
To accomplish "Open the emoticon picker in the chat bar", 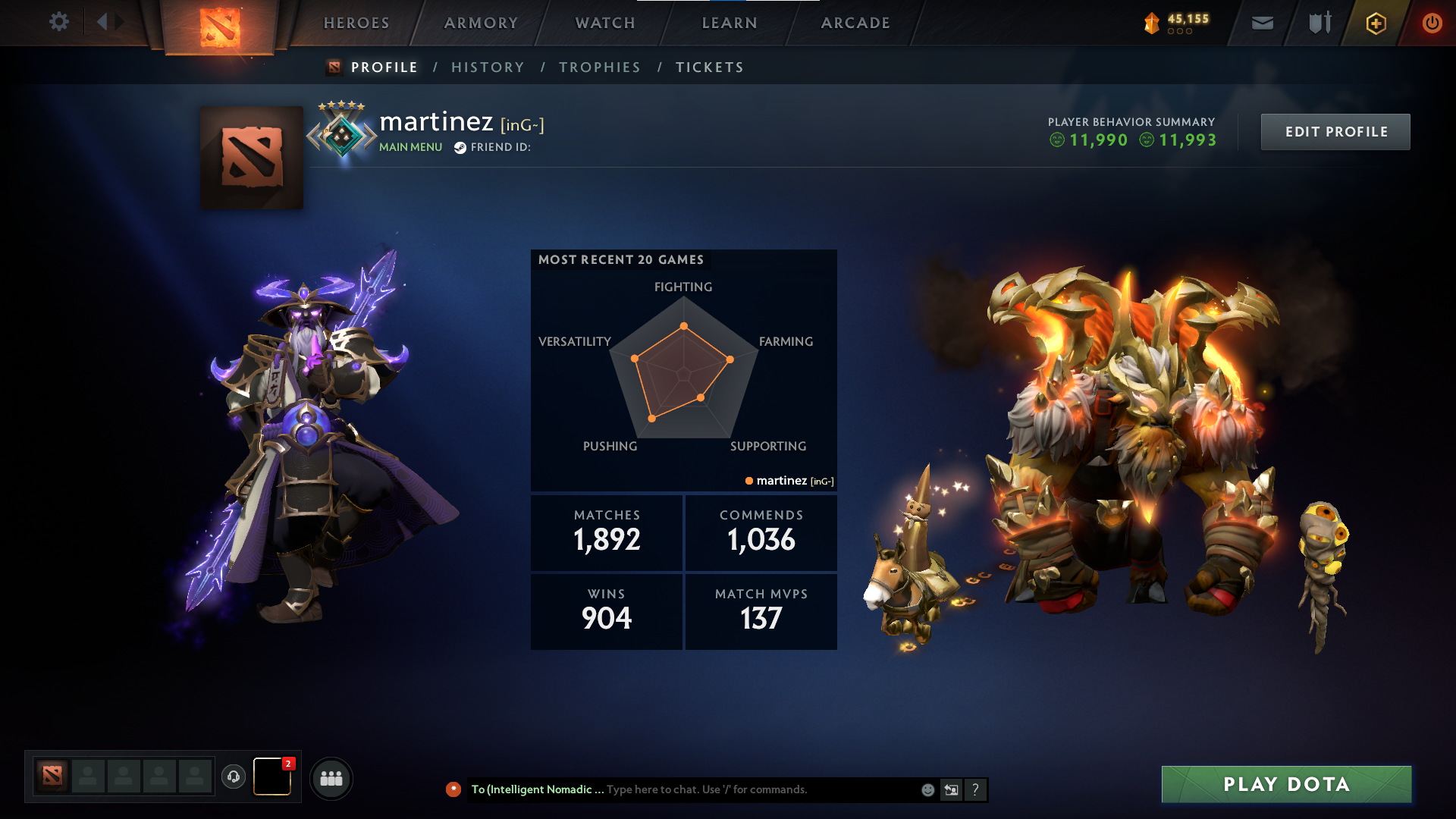I will [927, 789].
